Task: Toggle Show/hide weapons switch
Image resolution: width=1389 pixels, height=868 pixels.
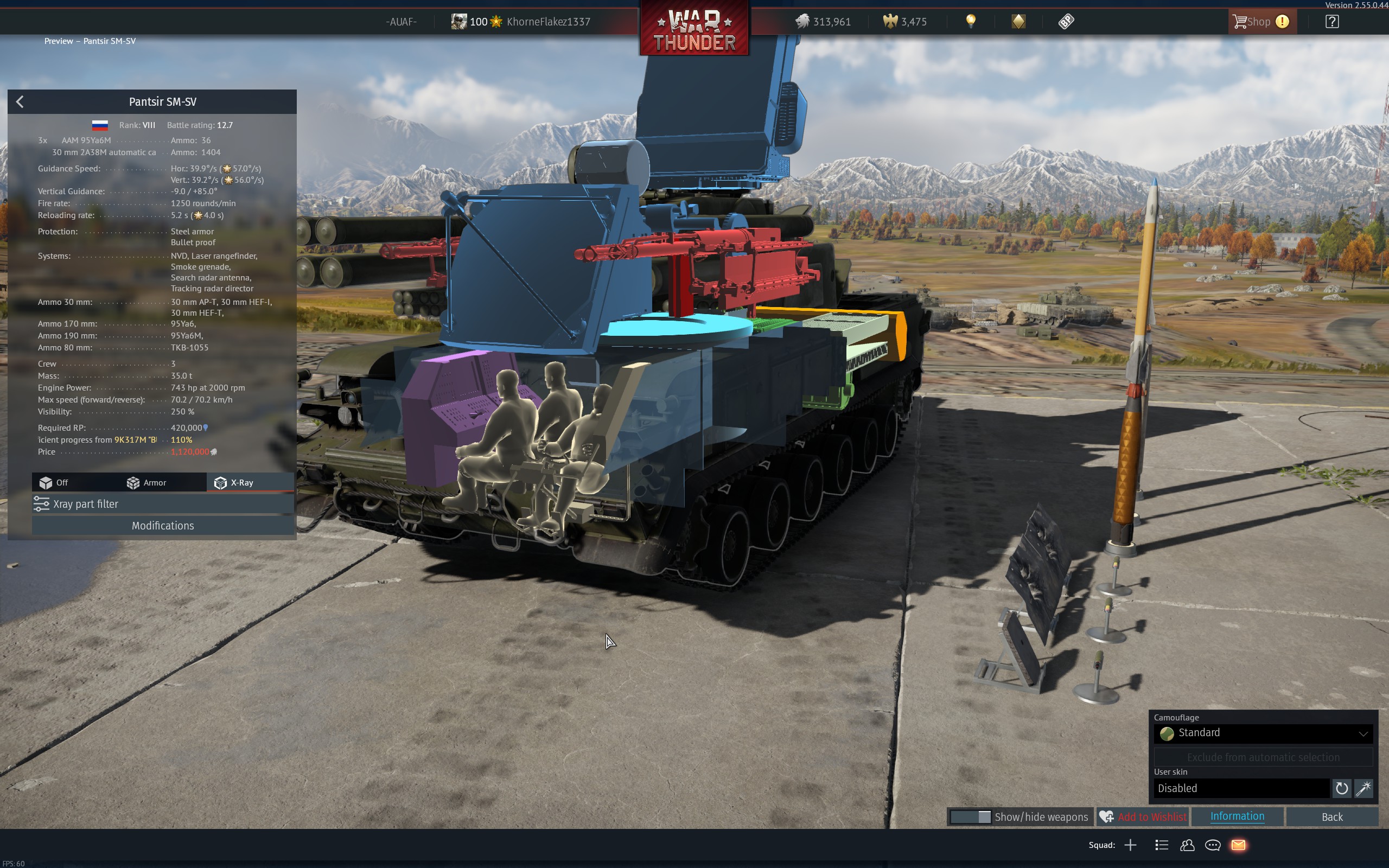Action: pyautogui.click(x=970, y=817)
